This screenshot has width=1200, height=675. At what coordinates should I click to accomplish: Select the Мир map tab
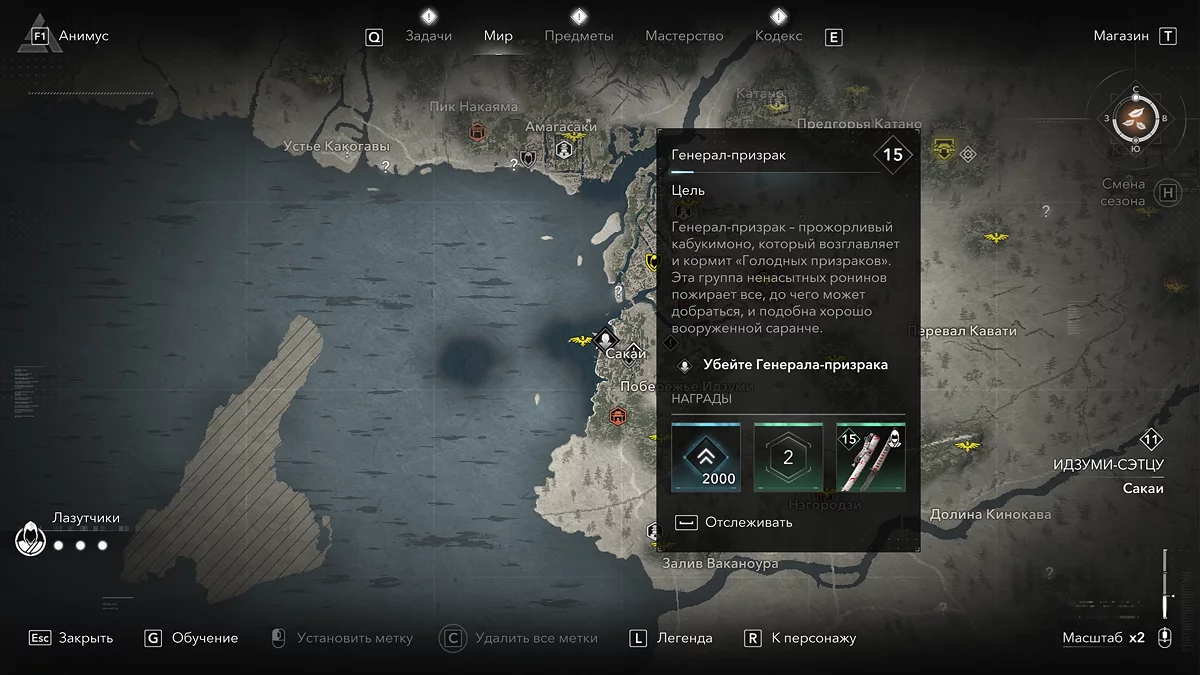(x=498, y=36)
